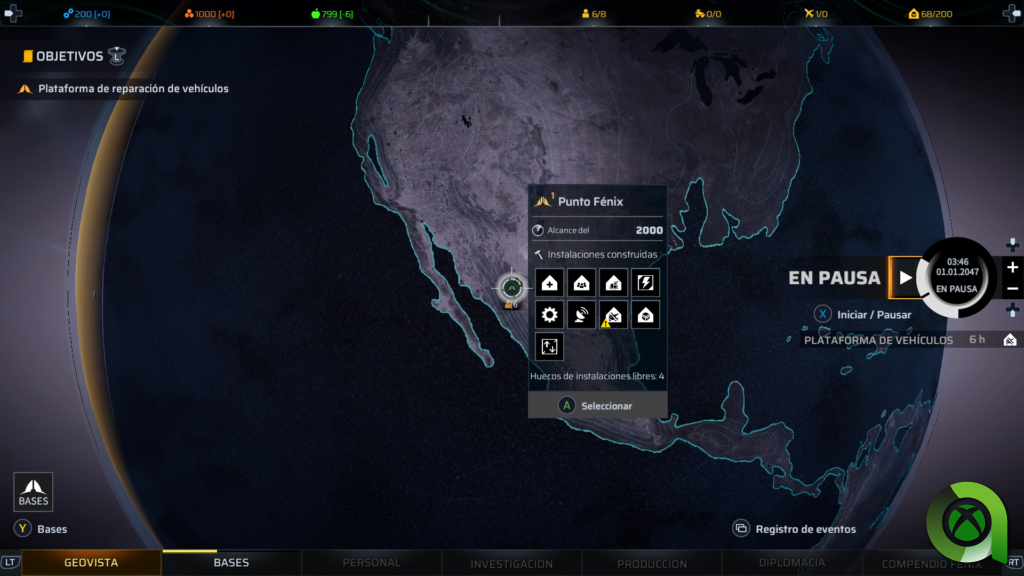Viewport: 1024px width, 576px height.
Task: Select the medical cross facility icon
Action: tap(549, 283)
